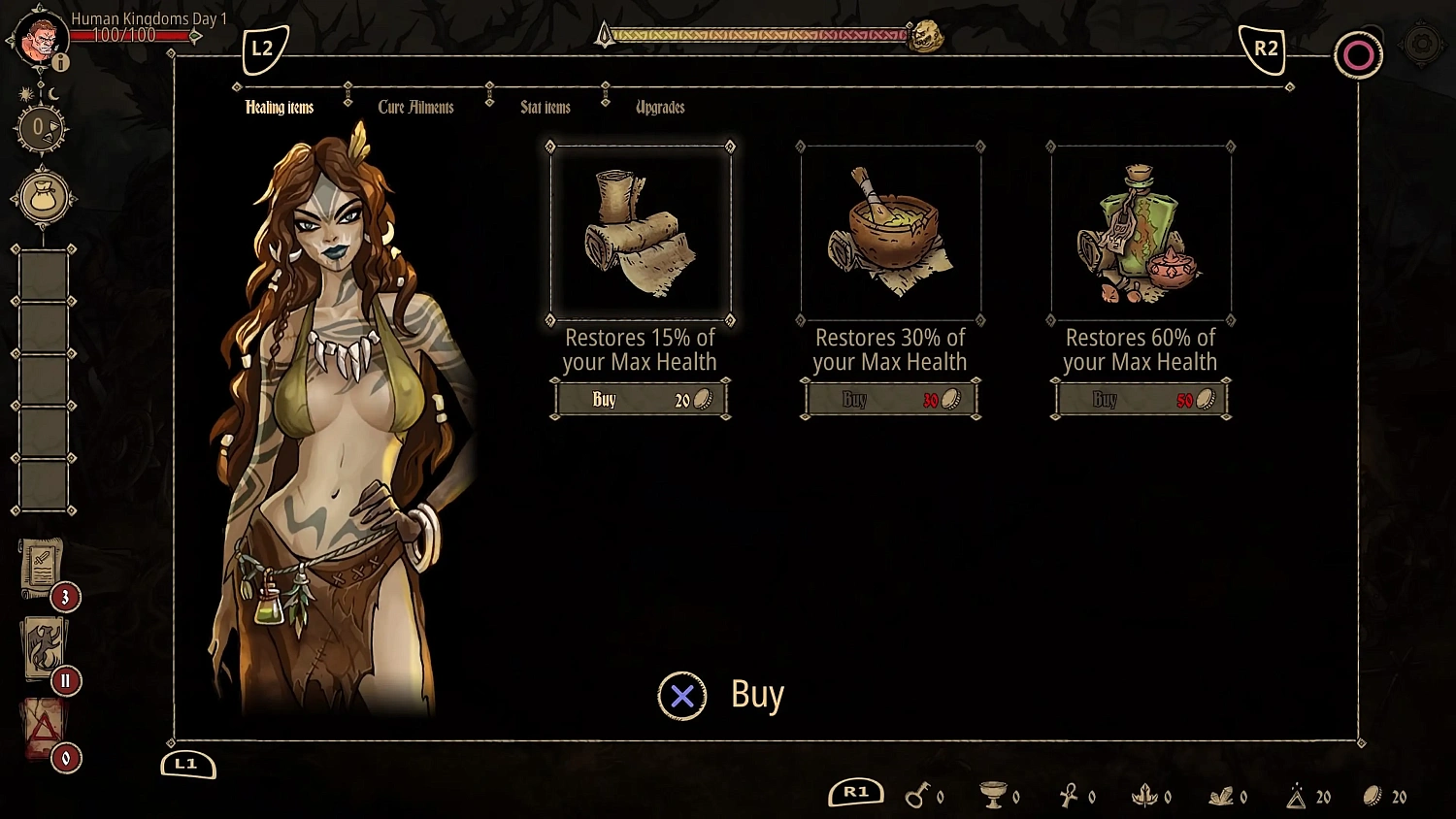Select the leaf resource icon

[x=1145, y=796]
